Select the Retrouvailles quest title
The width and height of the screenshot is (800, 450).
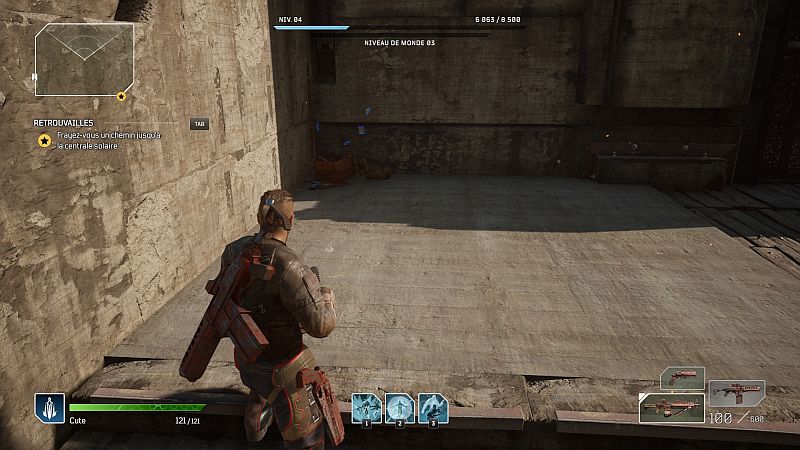63,123
